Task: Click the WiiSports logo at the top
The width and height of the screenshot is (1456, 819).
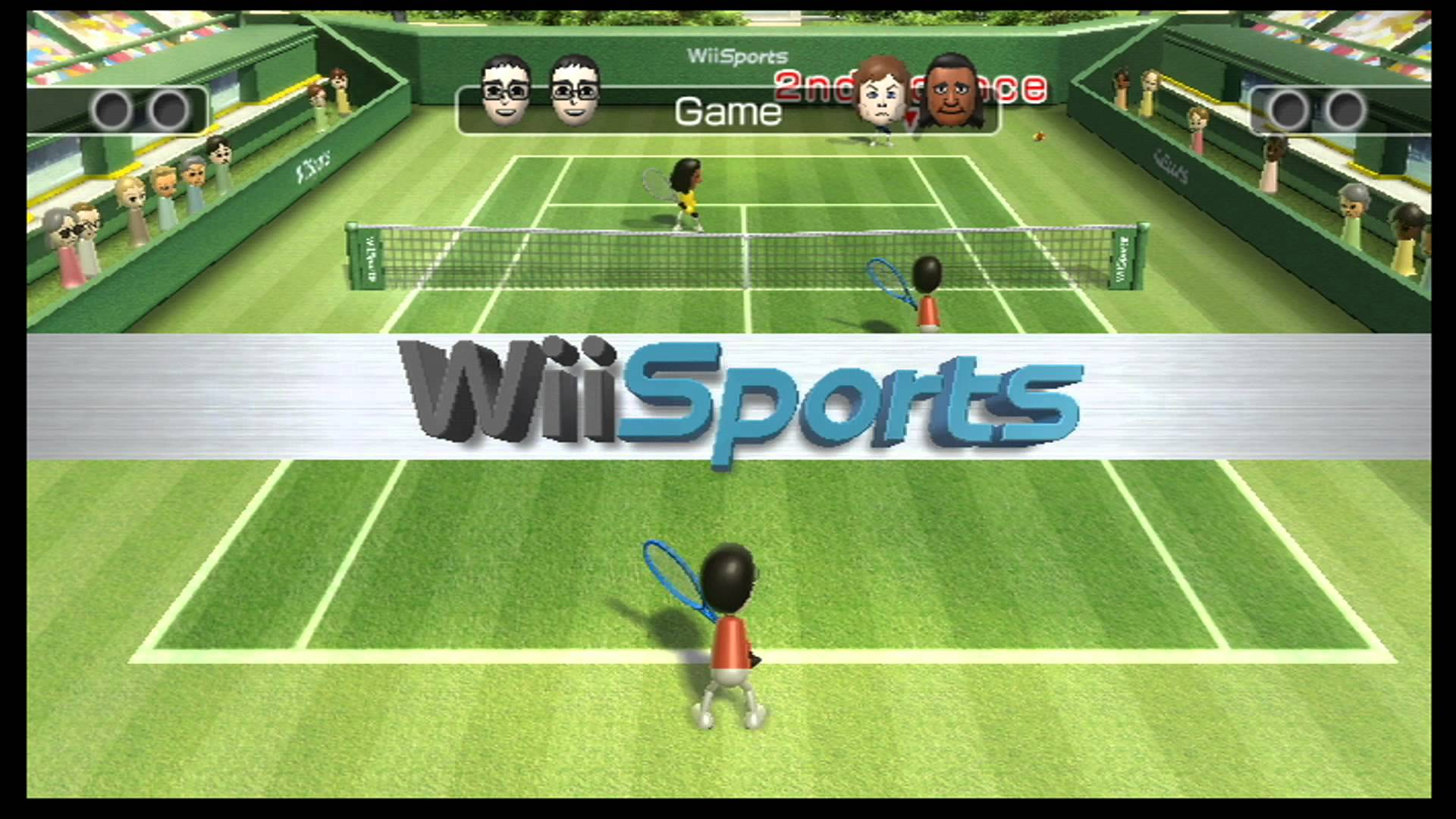Action: point(736,55)
